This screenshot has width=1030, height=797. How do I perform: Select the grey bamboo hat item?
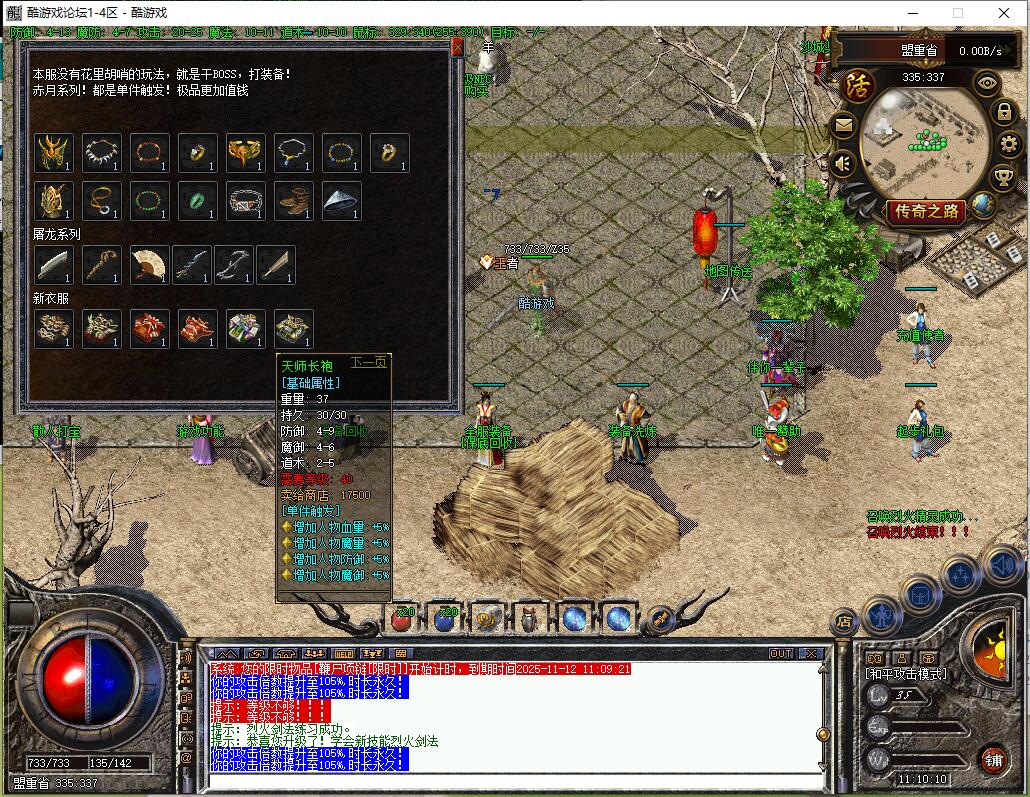(341, 201)
